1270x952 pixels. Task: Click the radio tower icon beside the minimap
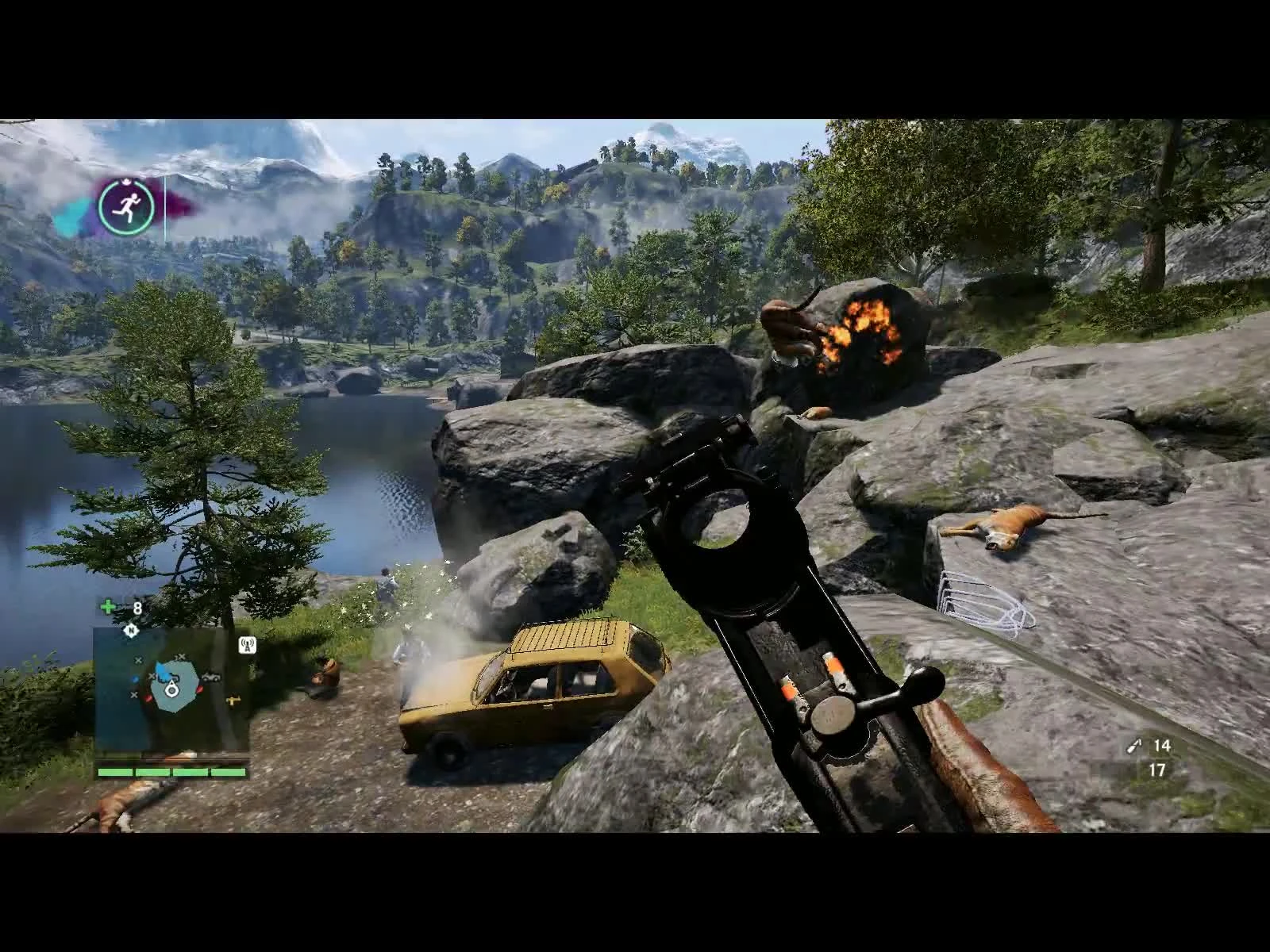click(247, 645)
